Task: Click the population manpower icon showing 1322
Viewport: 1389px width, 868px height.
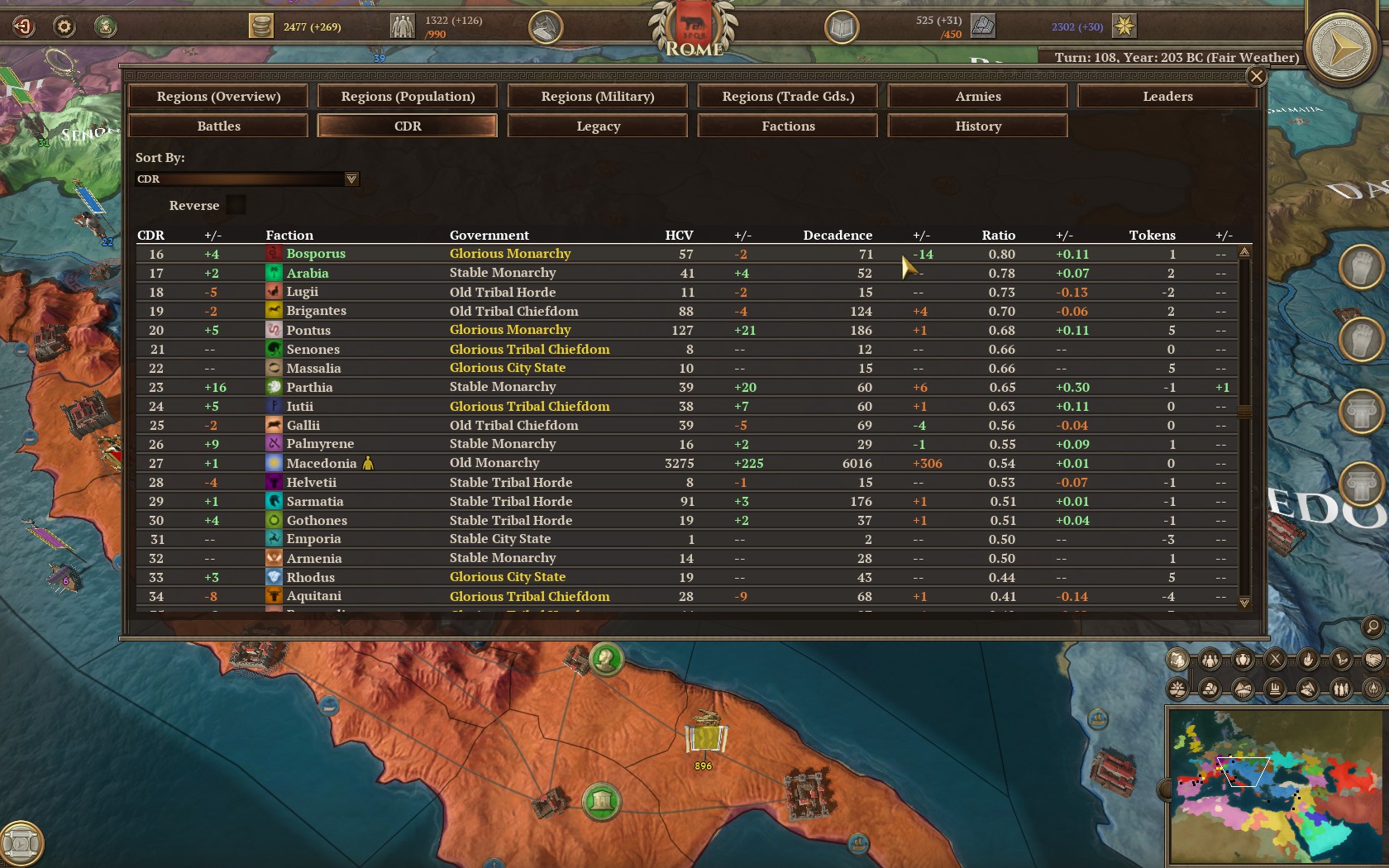Action: click(x=402, y=26)
